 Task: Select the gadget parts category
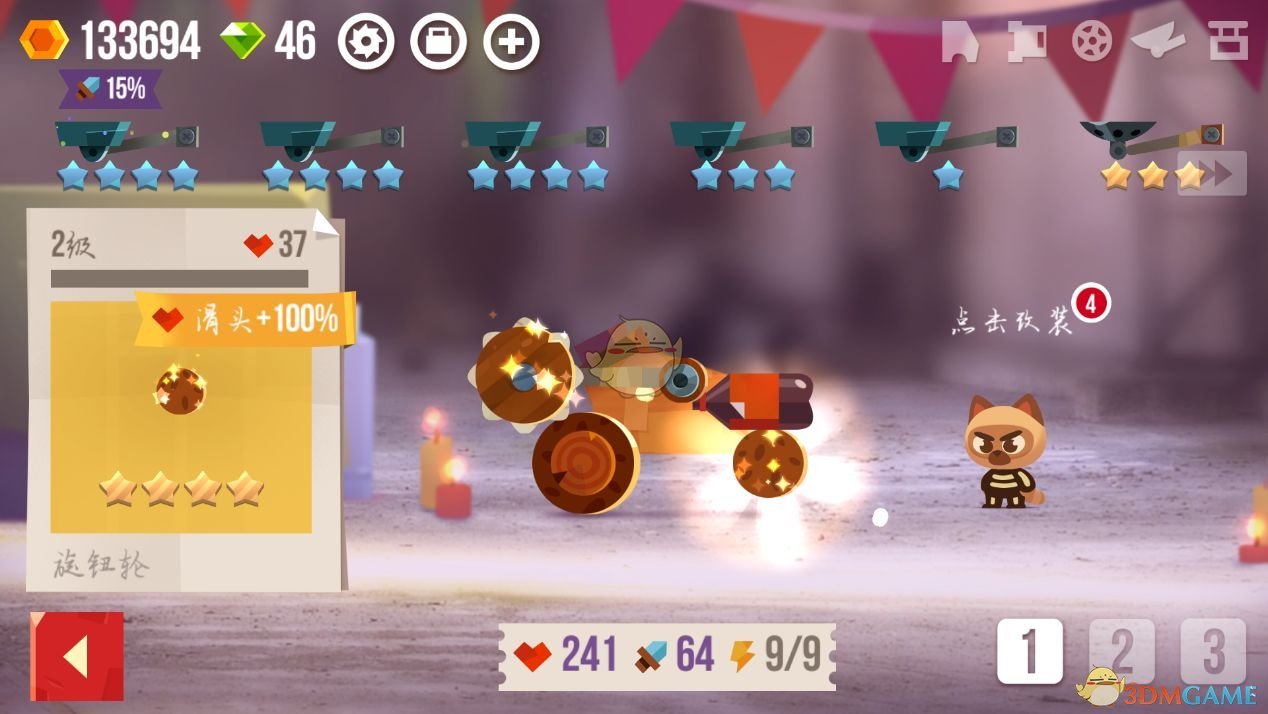tap(1157, 42)
